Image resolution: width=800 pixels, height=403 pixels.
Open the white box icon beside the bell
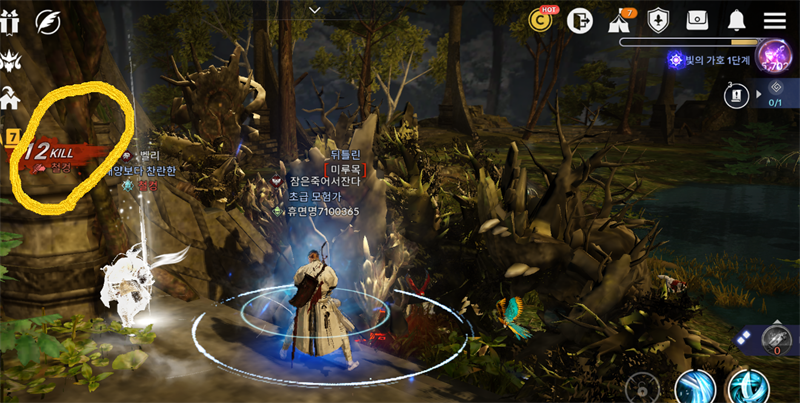tap(697, 20)
